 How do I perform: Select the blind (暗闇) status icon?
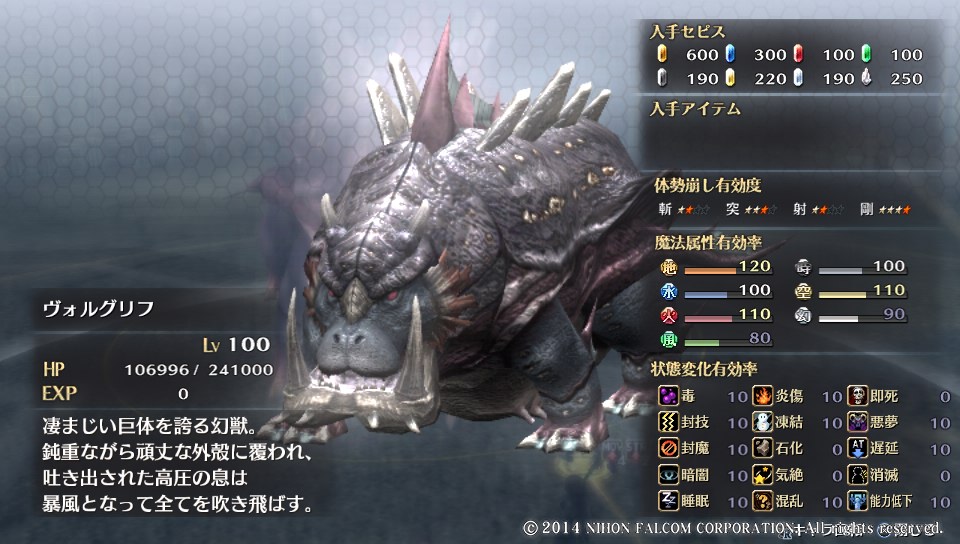pyautogui.click(x=669, y=475)
